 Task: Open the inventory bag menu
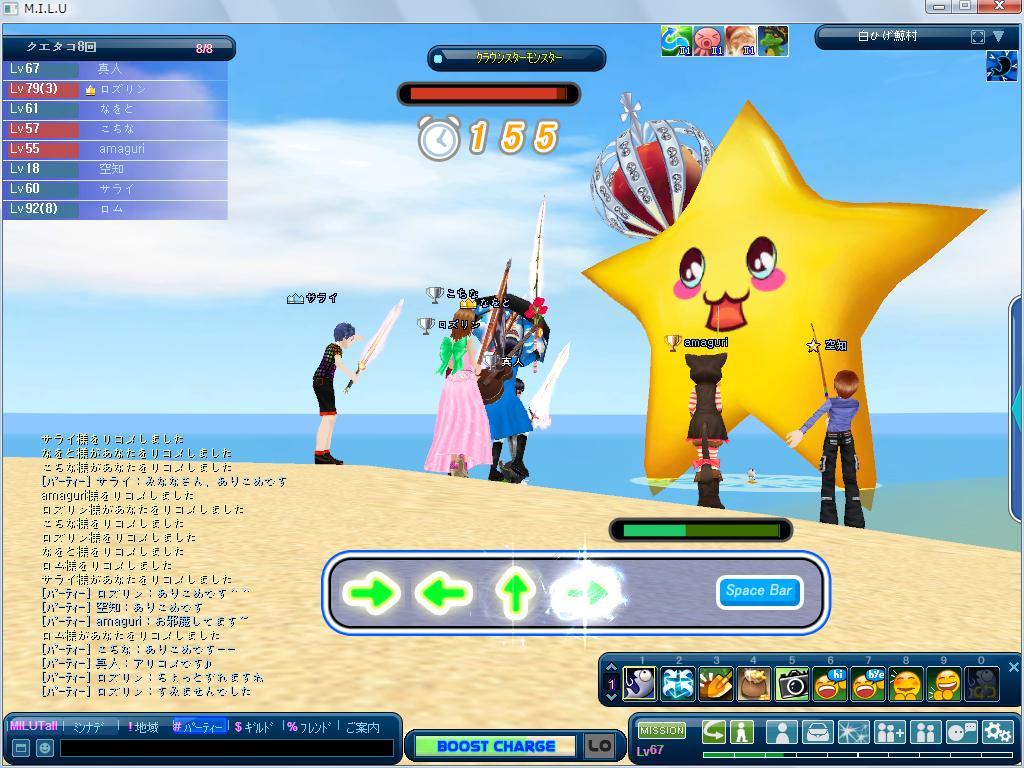click(817, 732)
